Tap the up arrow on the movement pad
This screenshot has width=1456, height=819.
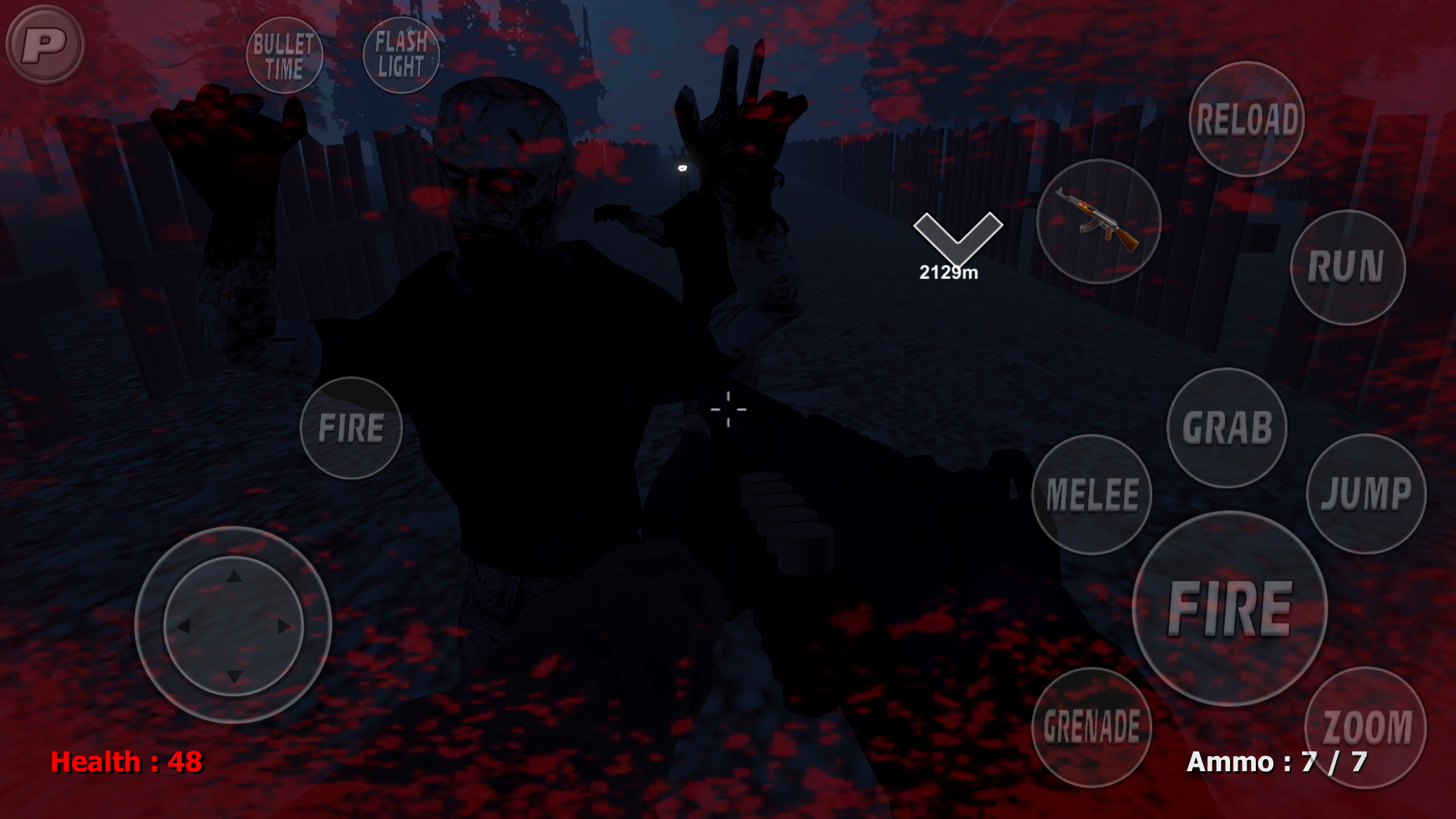(x=233, y=574)
